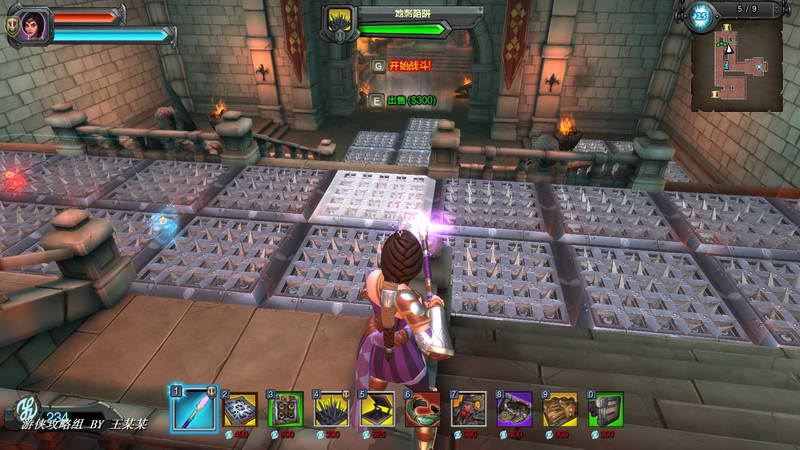This screenshot has height=450, width=800.
Task: Click the targeted spike trap icon
Action: point(339,22)
